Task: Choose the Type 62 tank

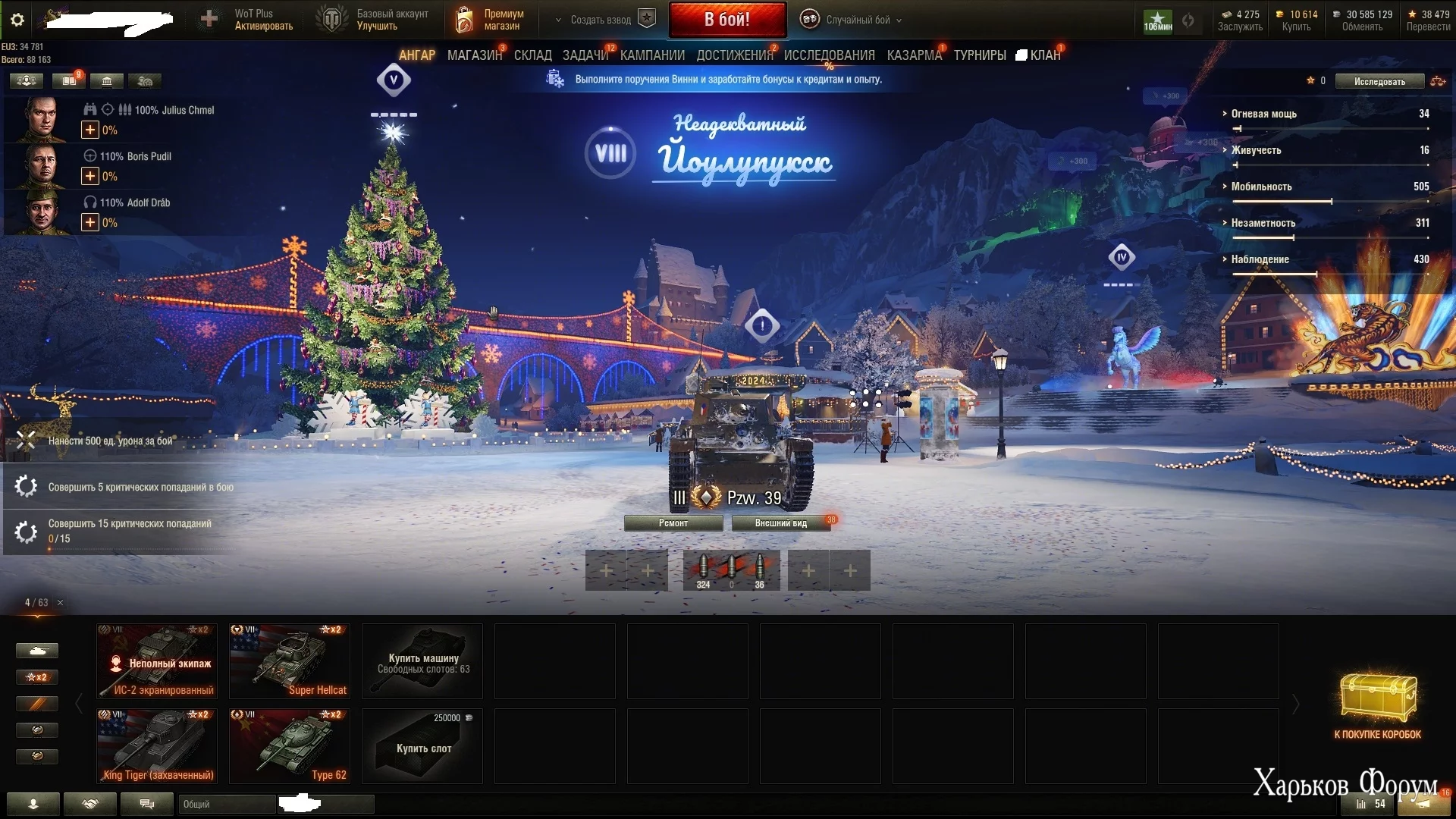Action: [x=290, y=745]
